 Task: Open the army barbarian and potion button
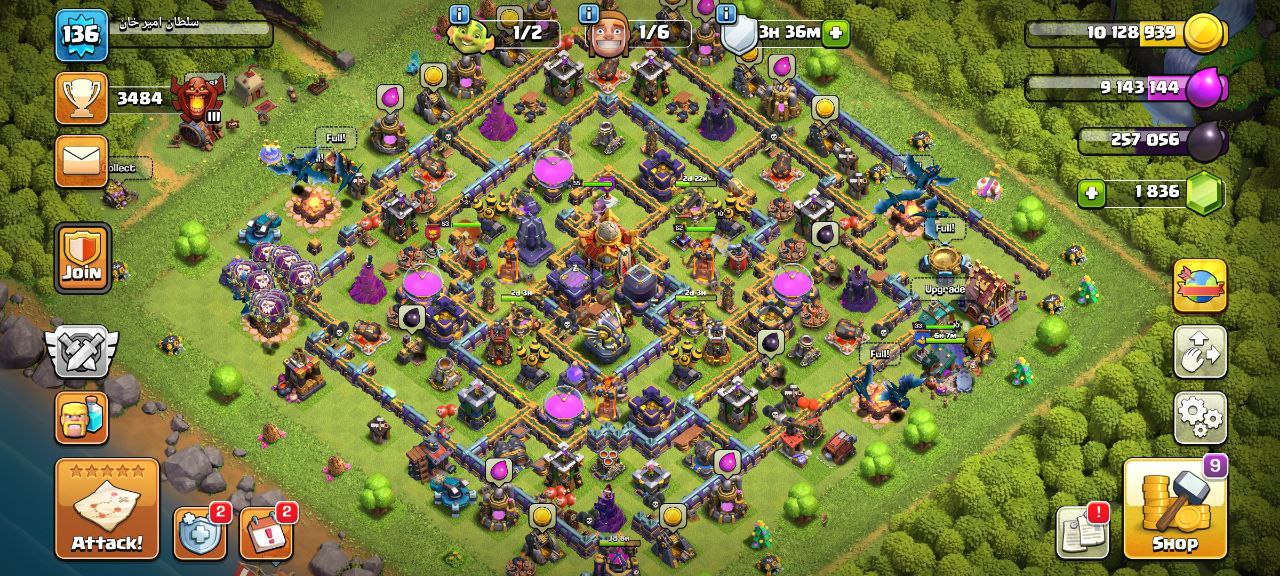click(x=82, y=417)
